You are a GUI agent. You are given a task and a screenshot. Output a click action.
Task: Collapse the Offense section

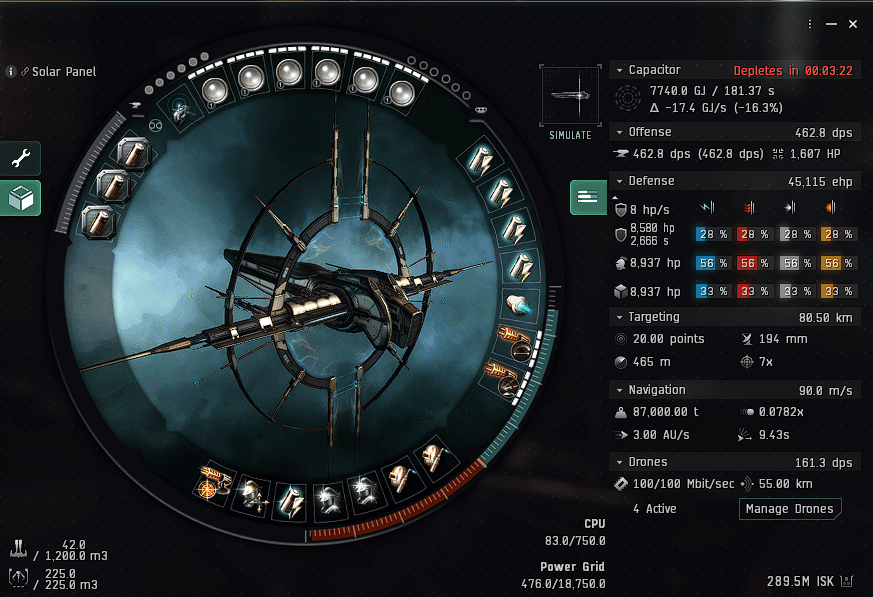click(x=618, y=132)
